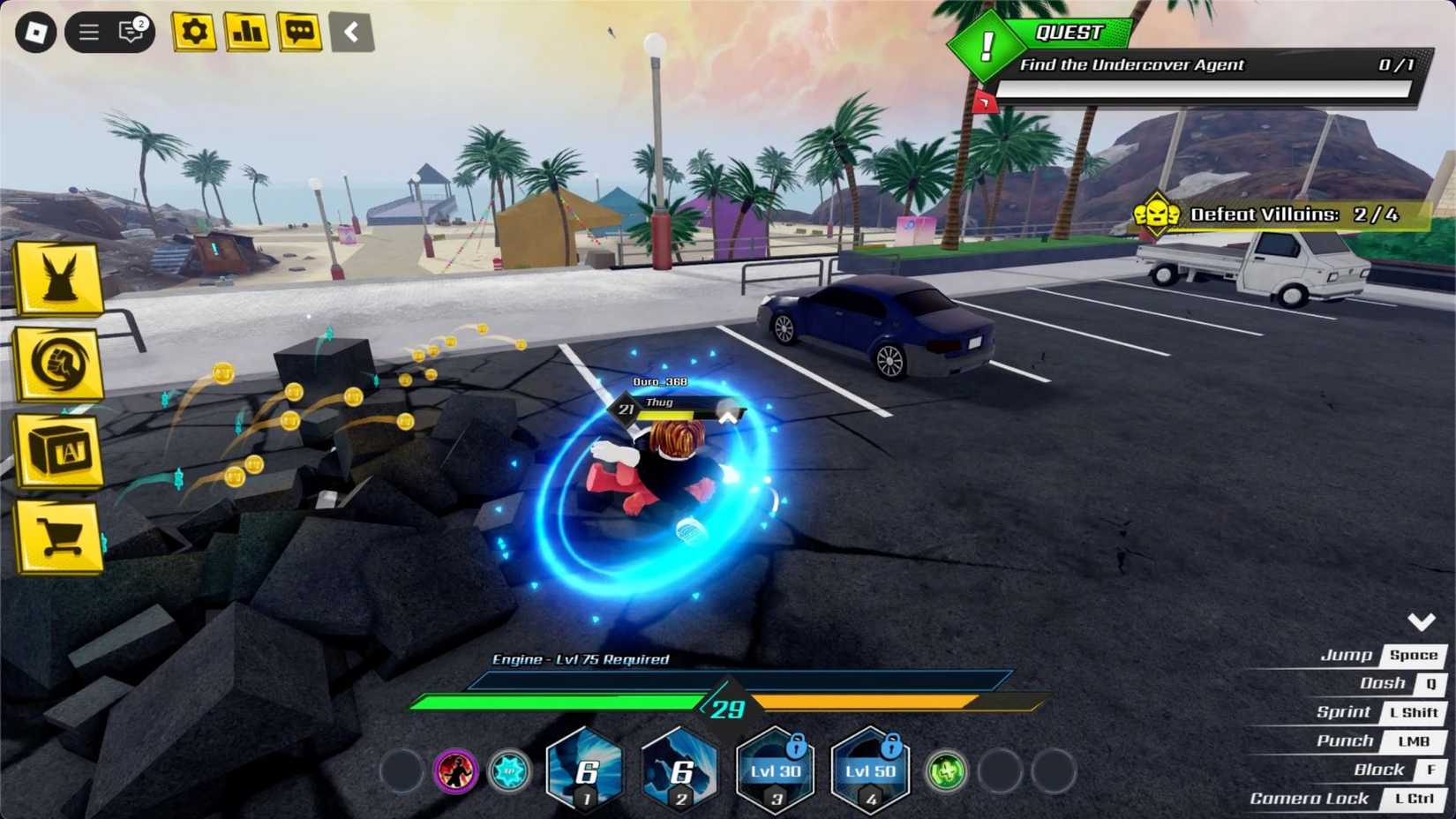Select skill slot 1 in the hotbar

pyautogui.click(x=585, y=770)
